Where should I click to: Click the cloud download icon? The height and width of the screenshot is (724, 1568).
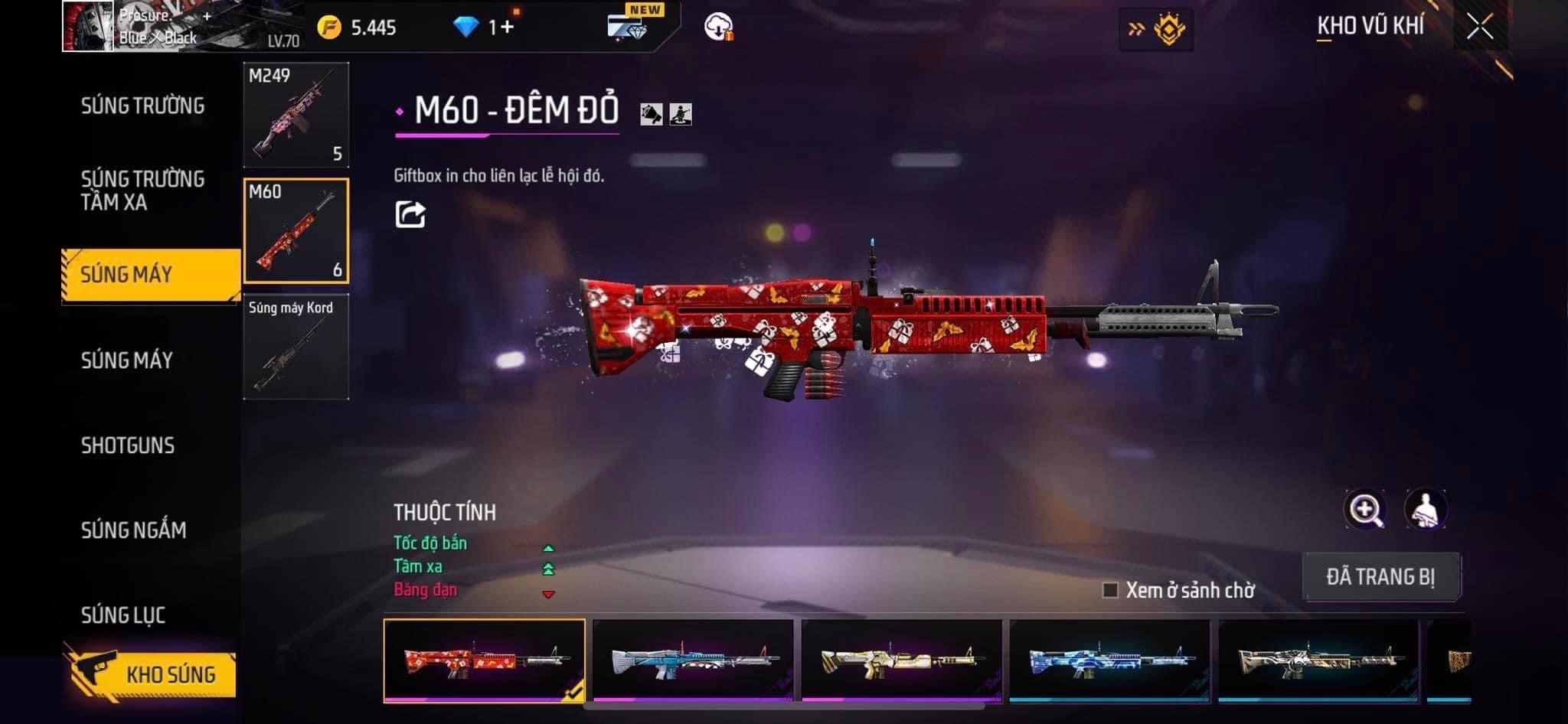718,27
